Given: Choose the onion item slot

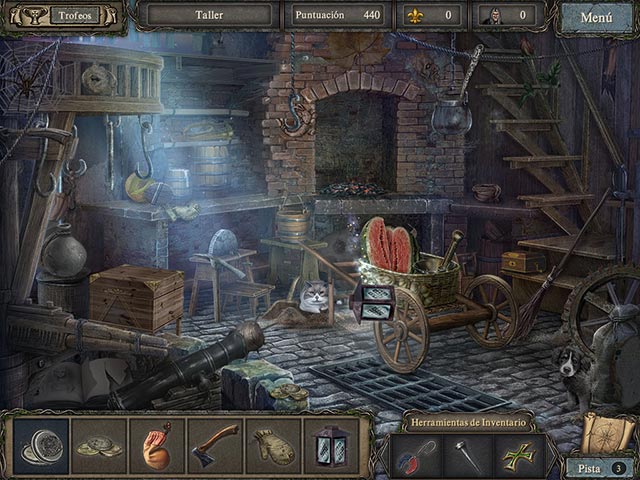Looking at the screenshot, I should click(157, 446).
